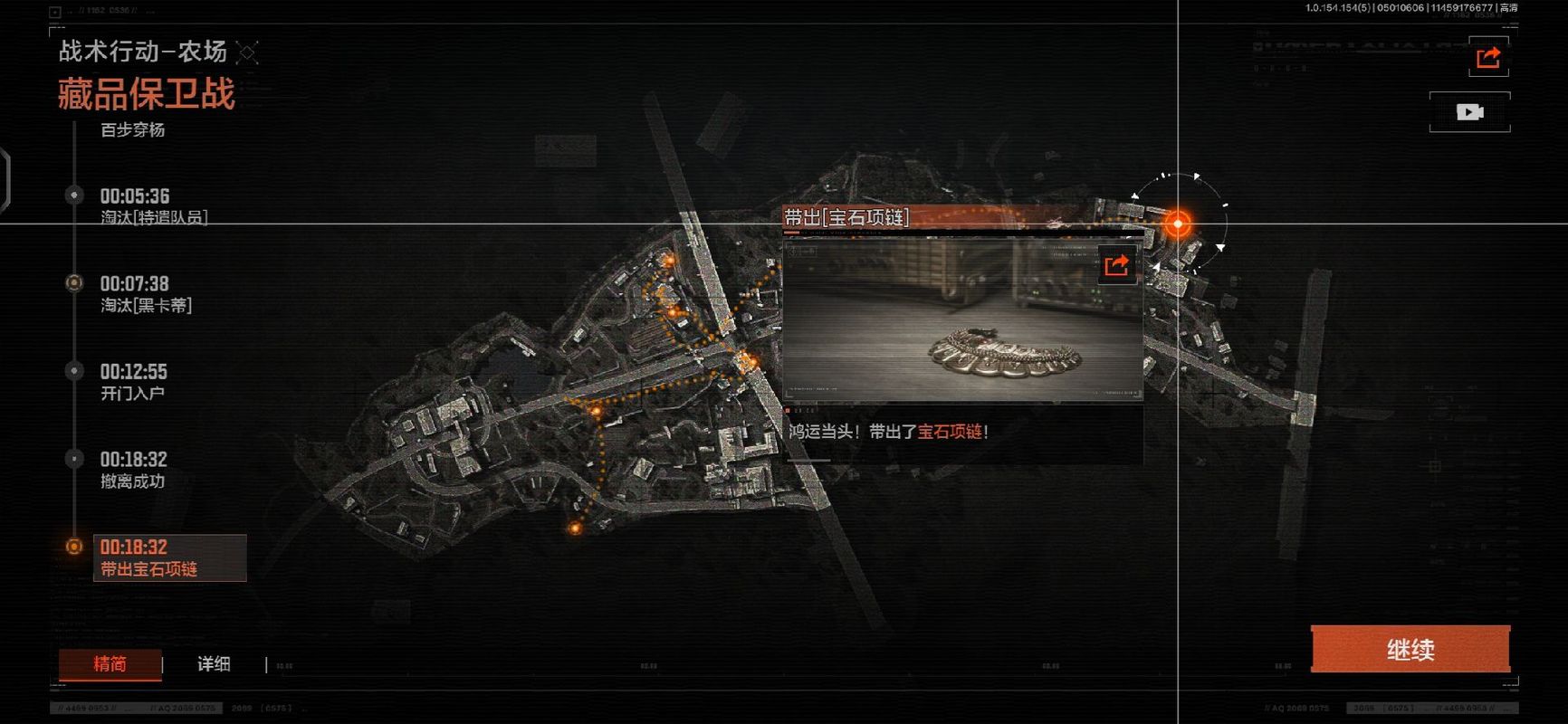Select the 精简 simplified view tab
1568x724 pixels.
pos(110,664)
